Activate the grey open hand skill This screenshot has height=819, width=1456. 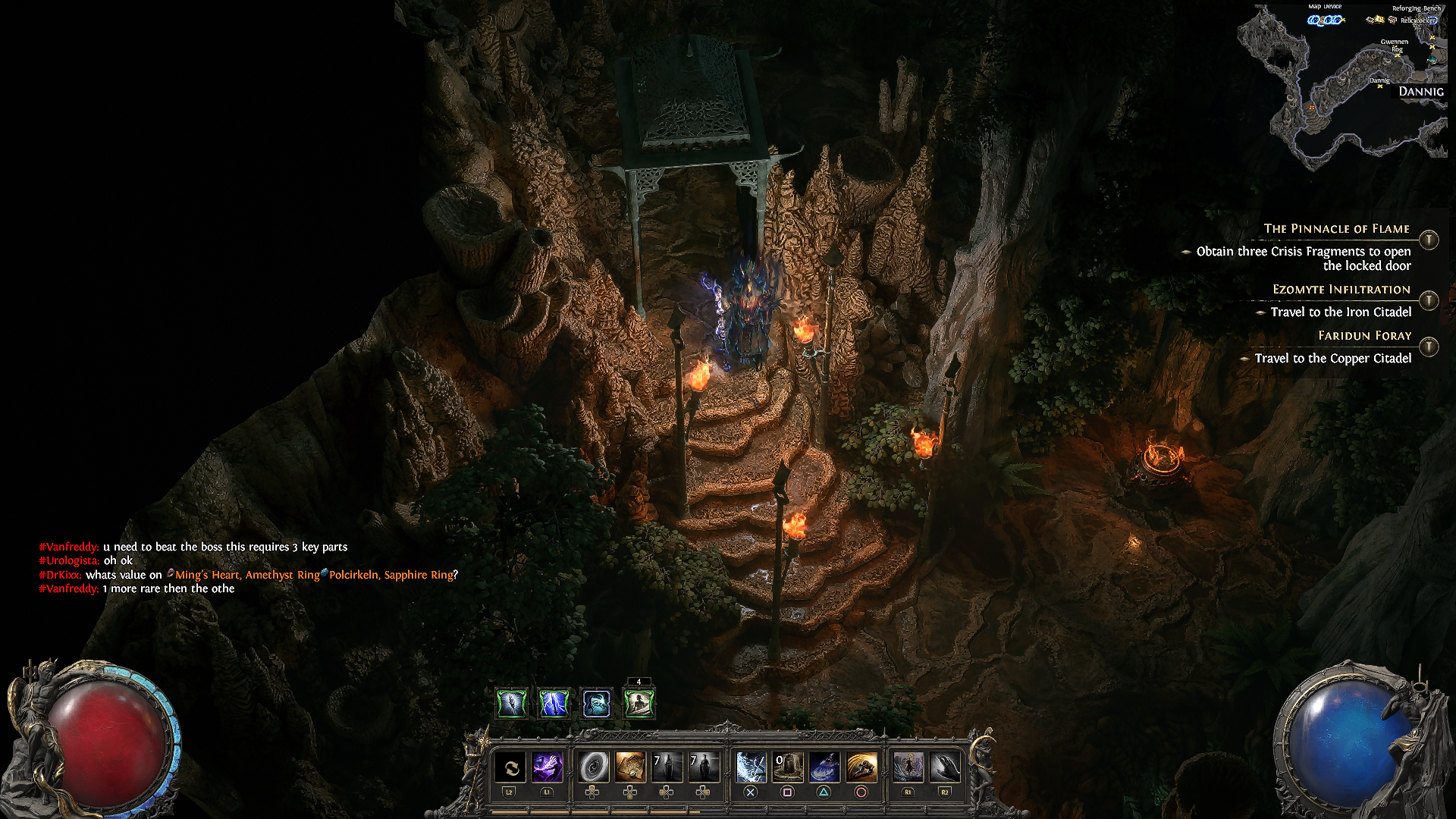tap(945, 767)
